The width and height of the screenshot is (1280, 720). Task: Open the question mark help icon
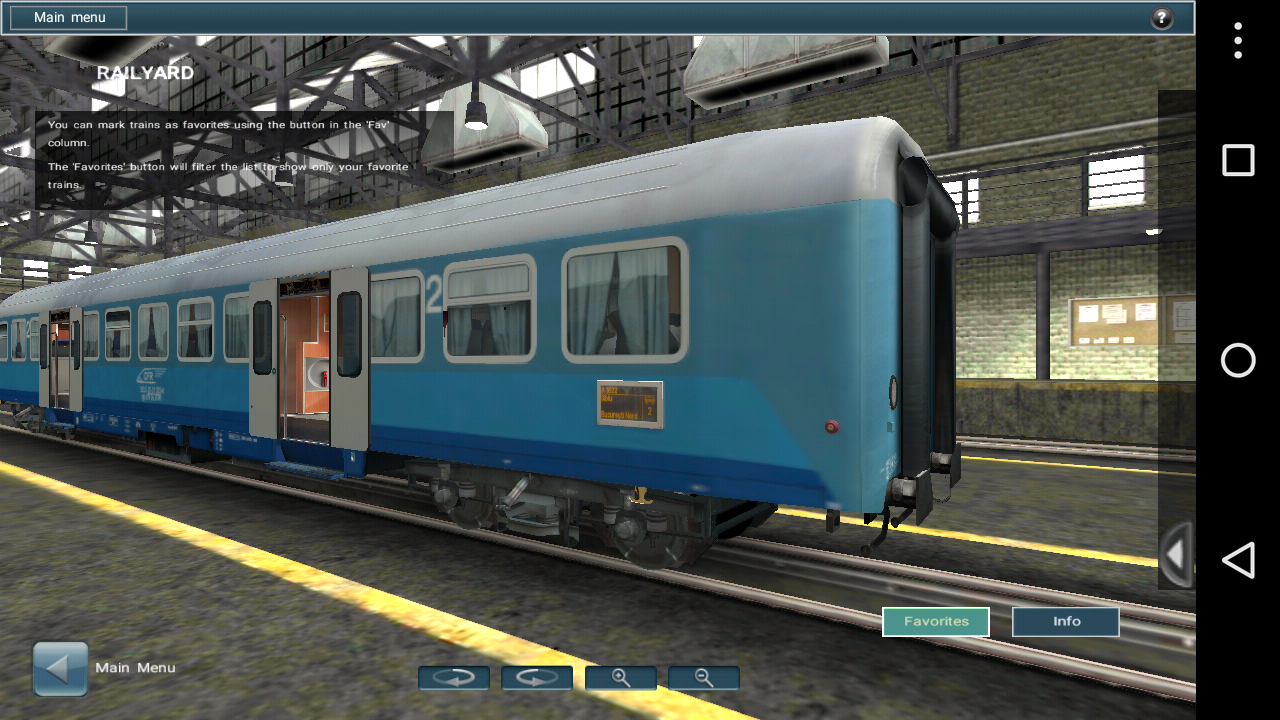(x=1161, y=18)
